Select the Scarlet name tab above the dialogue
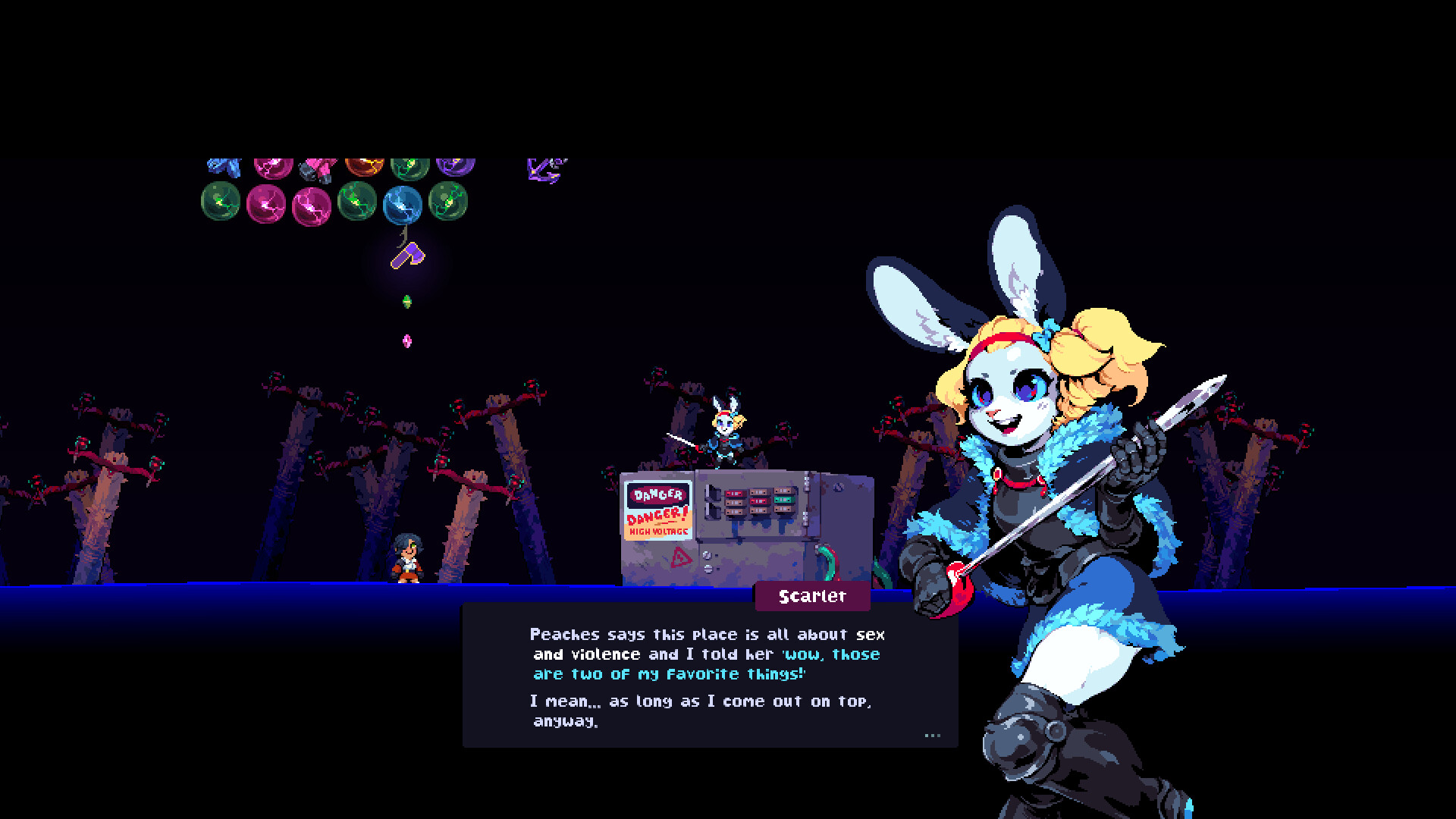The height and width of the screenshot is (819, 1456). [x=811, y=597]
